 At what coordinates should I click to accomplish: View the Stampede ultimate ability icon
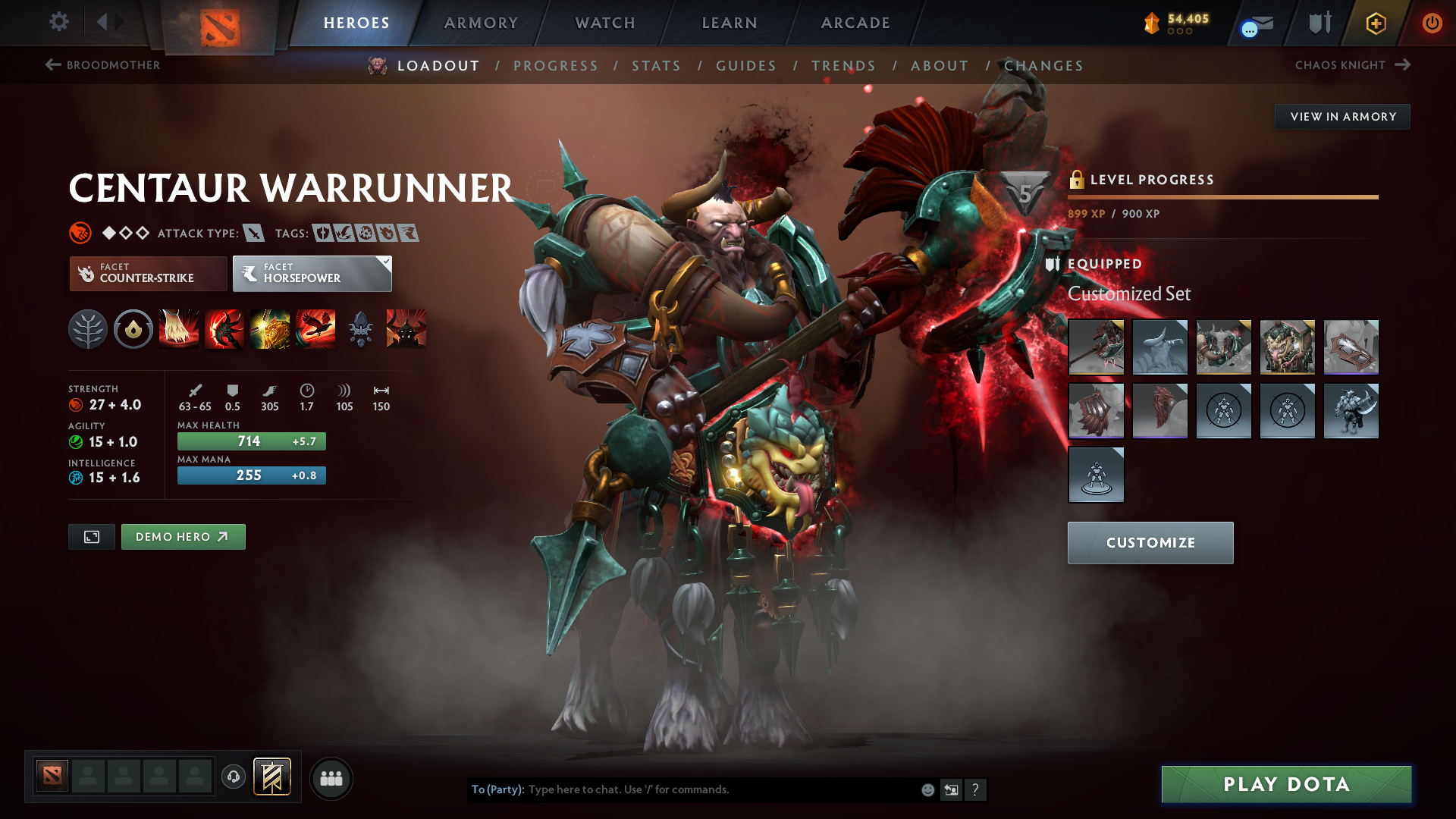point(315,329)
